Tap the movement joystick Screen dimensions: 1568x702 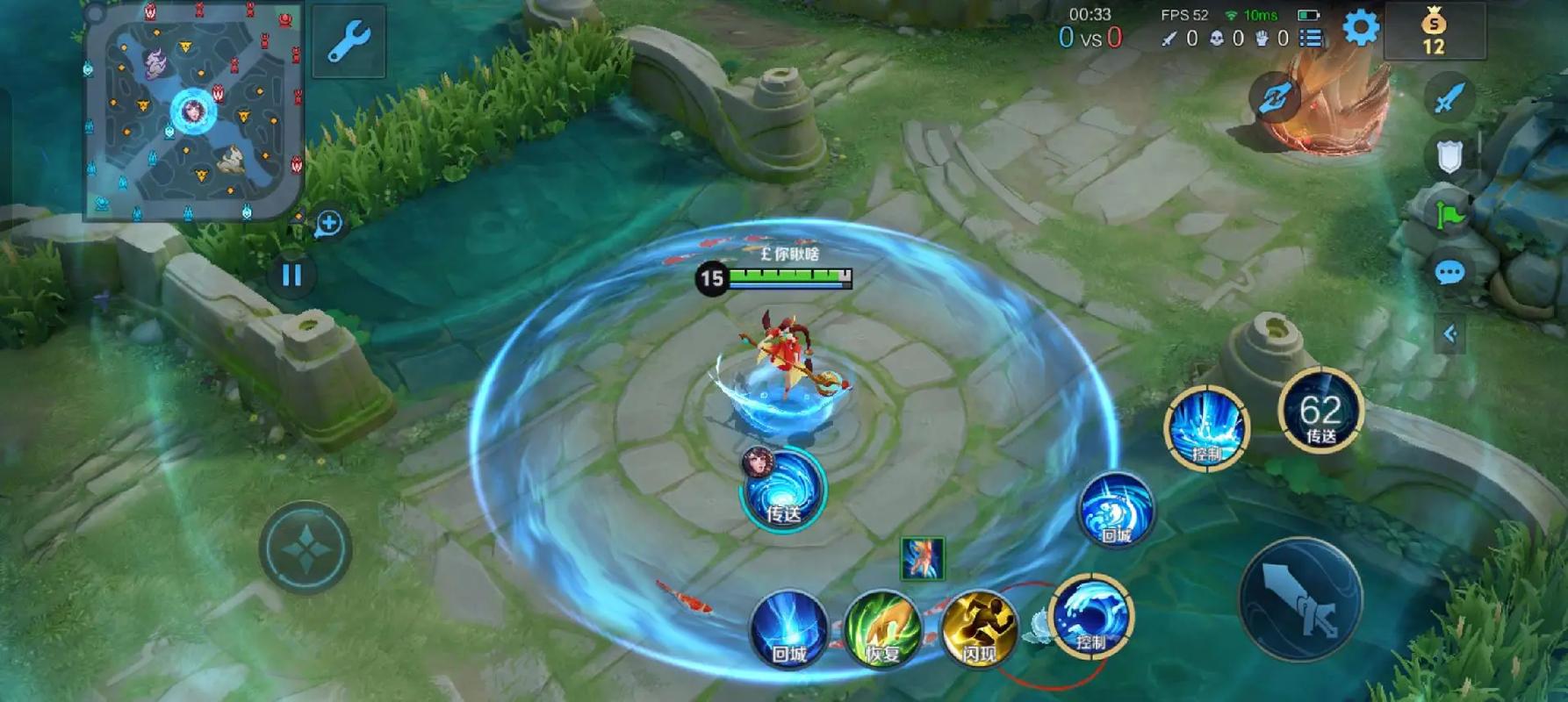click(306, 548)
